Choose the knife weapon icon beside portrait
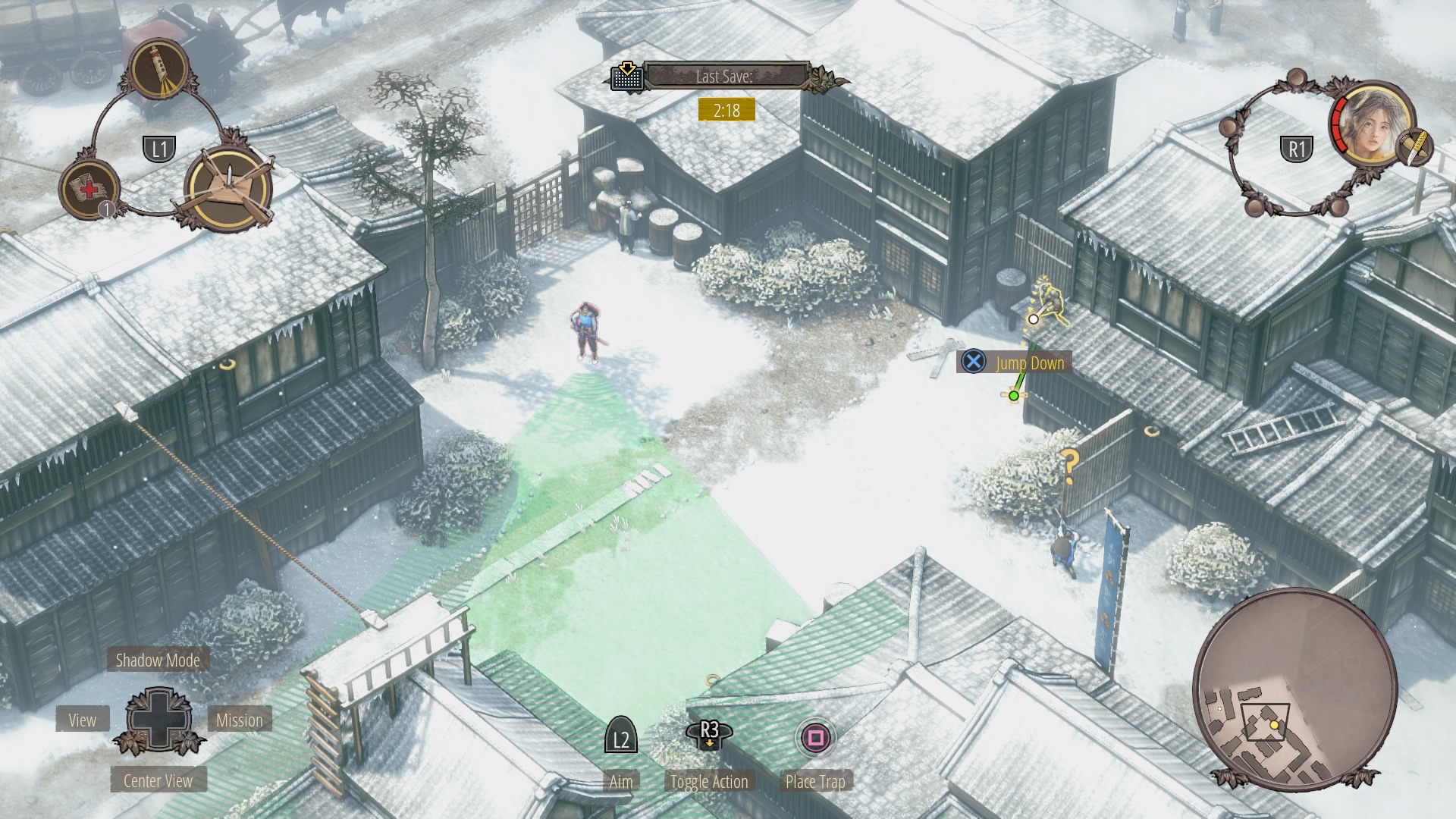Viewport: 1456px width, 819px height. [1415, 146]
